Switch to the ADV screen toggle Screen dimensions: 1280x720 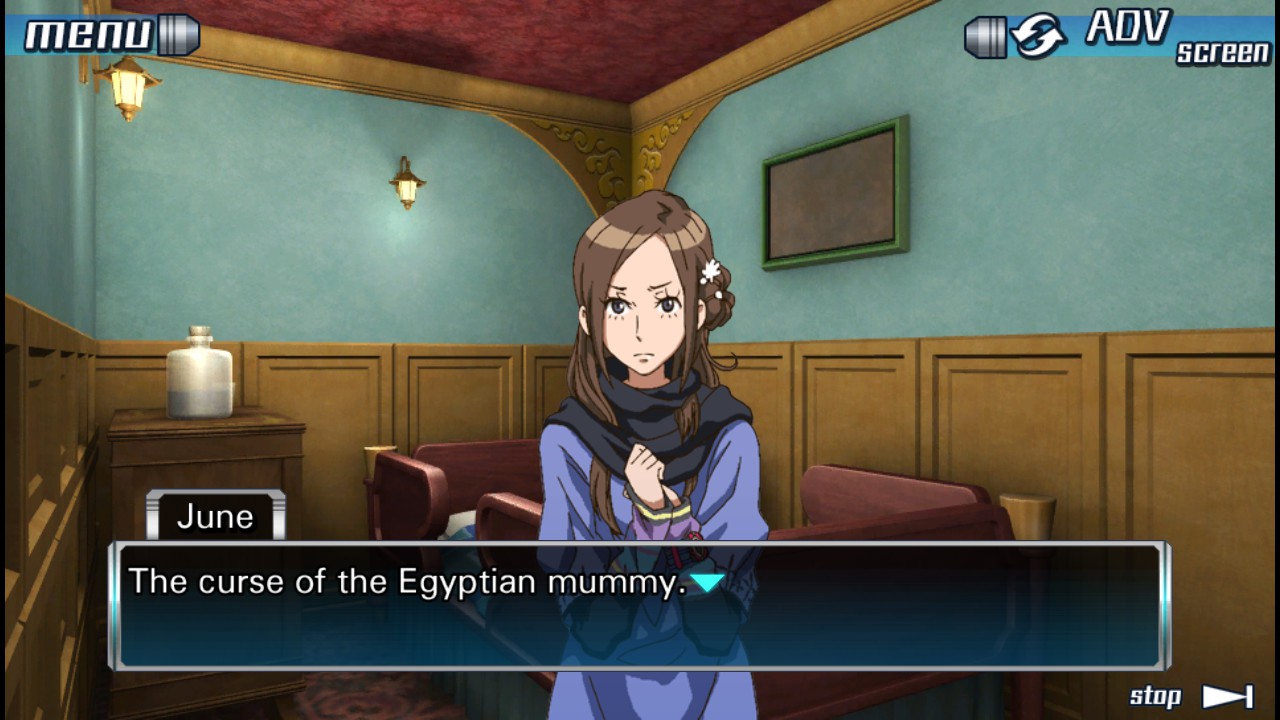[1118, 36]
